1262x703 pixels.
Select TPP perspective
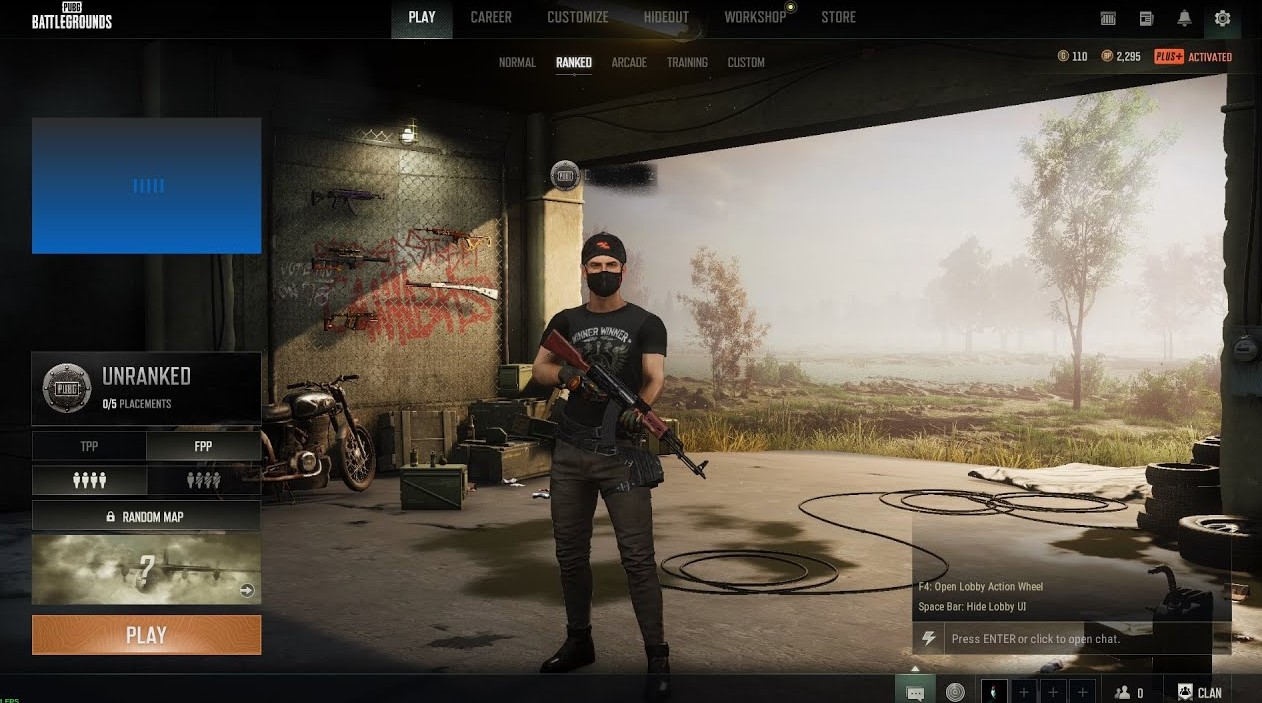coord(89,446)
